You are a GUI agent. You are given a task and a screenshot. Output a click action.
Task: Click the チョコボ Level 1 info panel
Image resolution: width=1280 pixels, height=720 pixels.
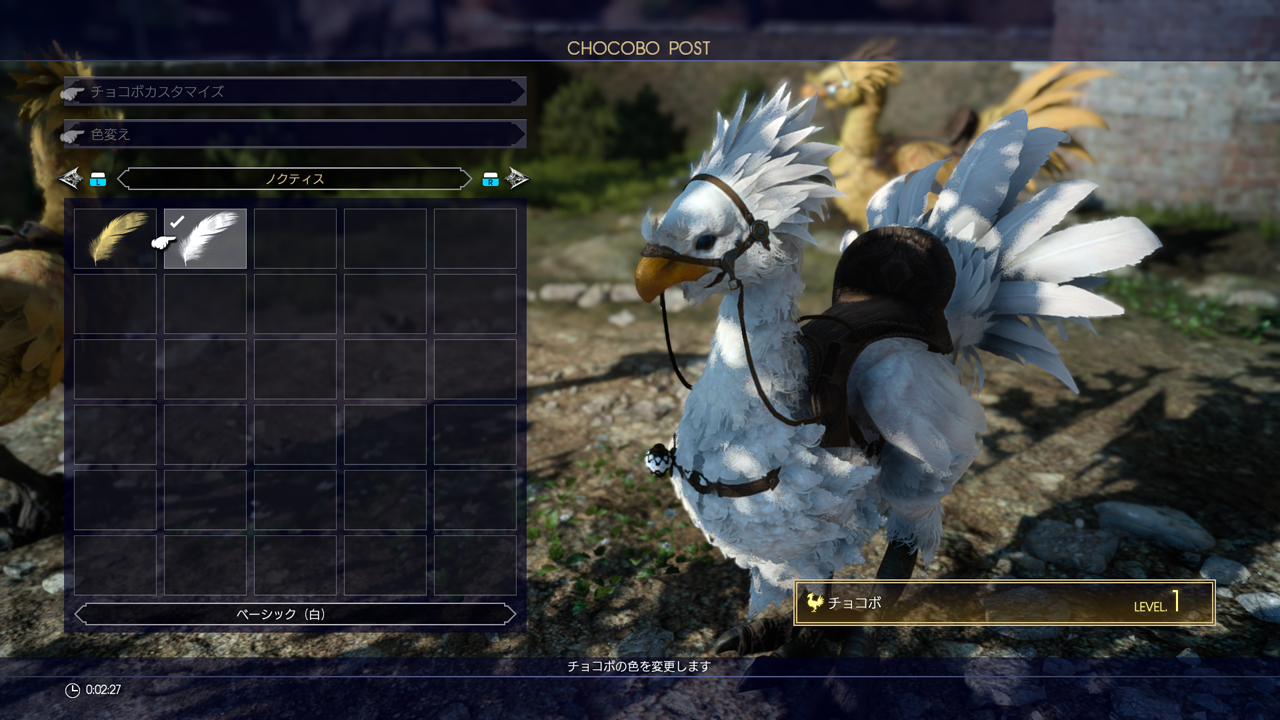(x=1004, y=603)
